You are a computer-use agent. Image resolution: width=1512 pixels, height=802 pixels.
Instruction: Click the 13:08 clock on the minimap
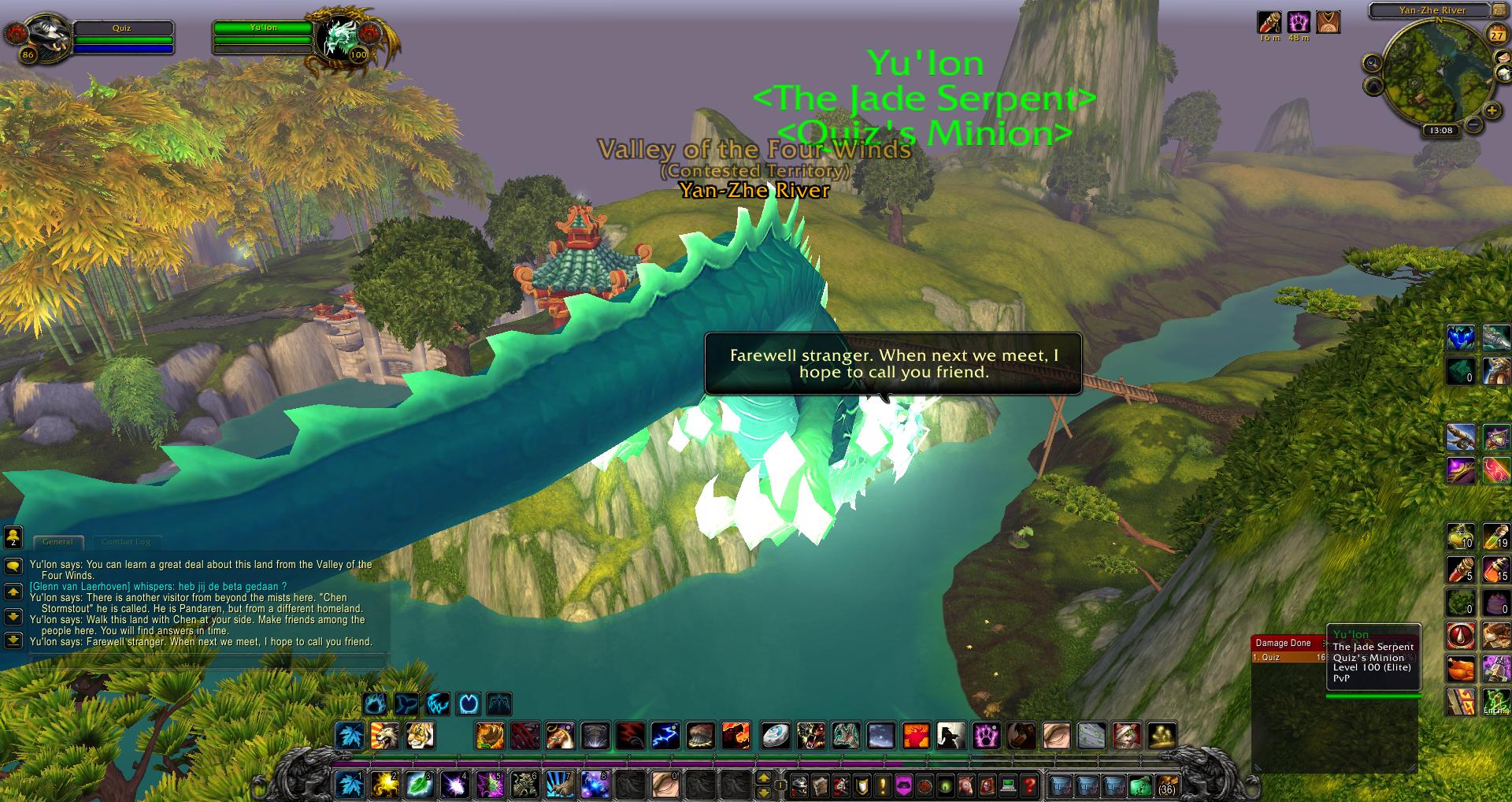1441,131
